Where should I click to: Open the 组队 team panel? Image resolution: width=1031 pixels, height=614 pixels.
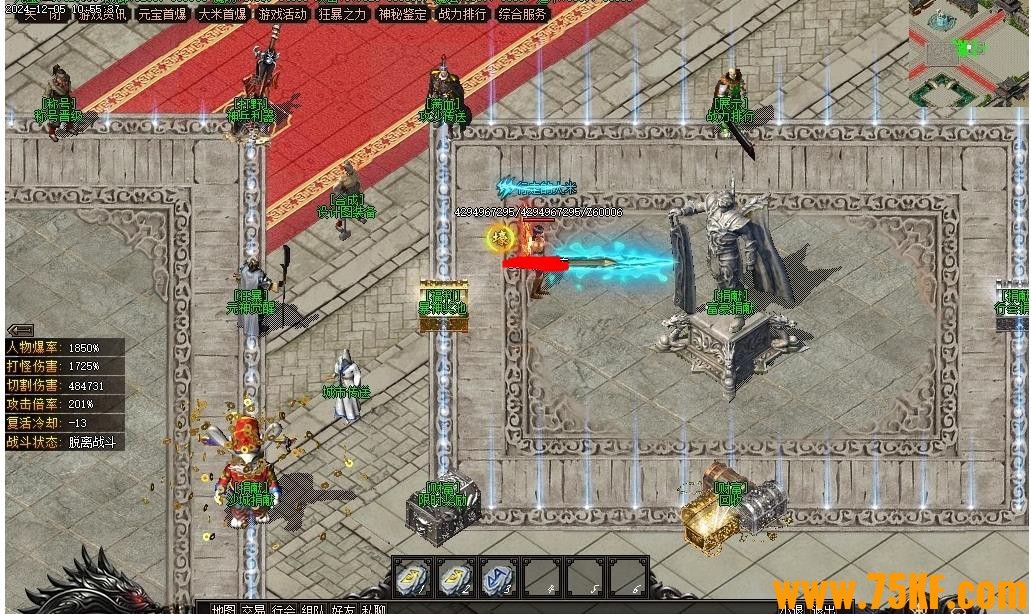[313, 608]
